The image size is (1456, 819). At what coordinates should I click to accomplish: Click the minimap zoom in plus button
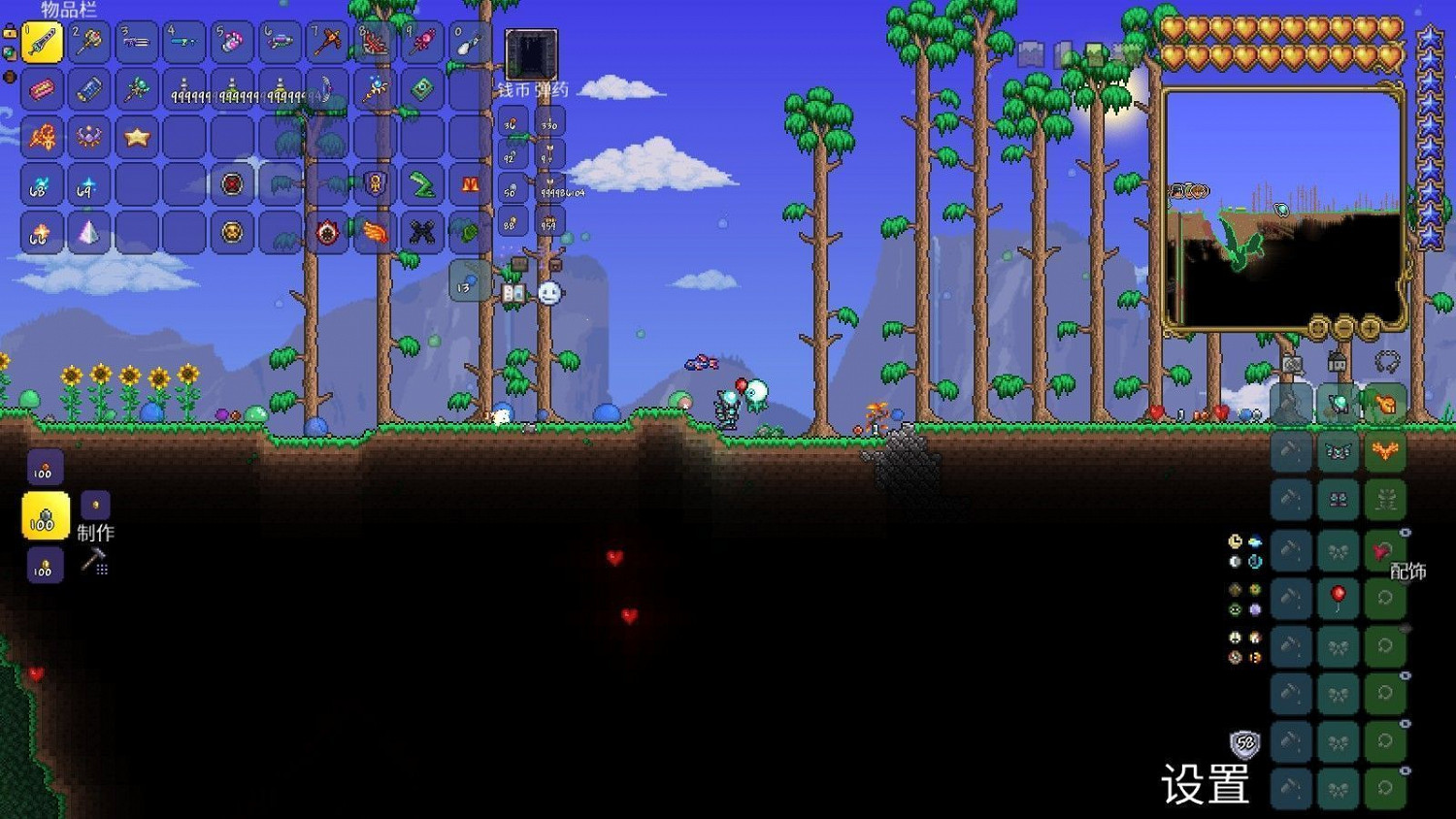coord(1371,328)
